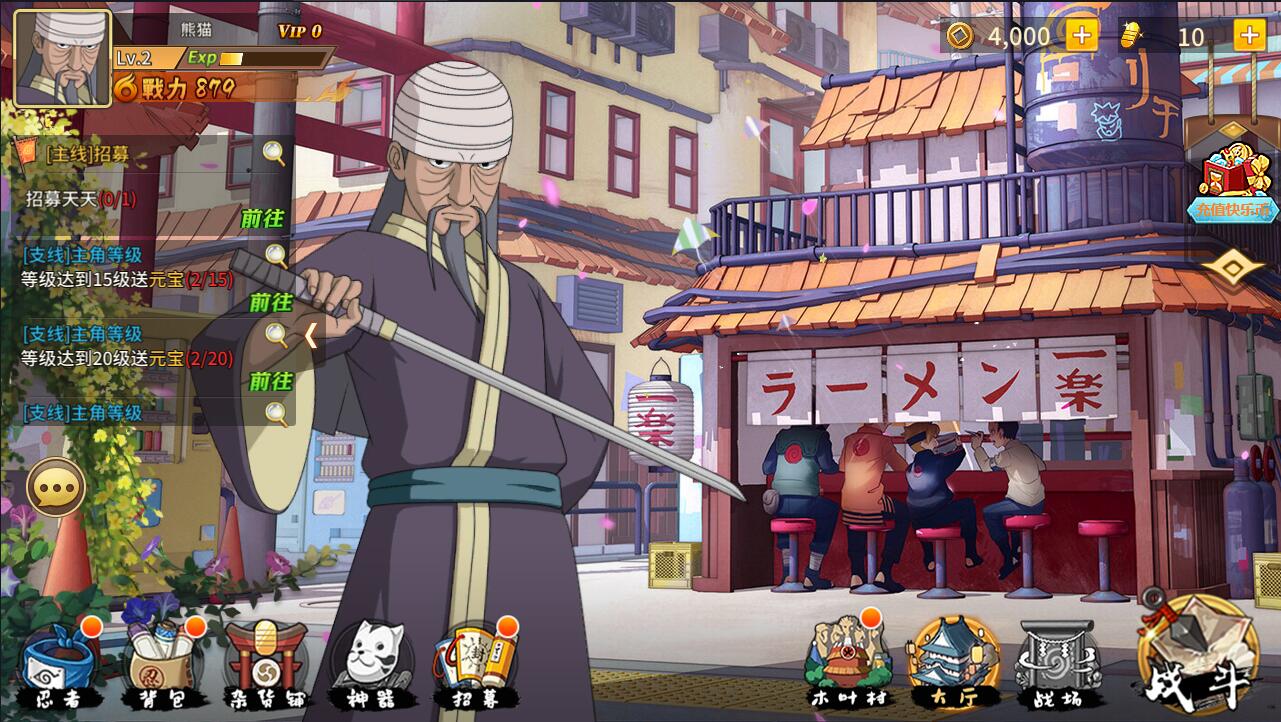
Task: Go to the 招募天天 main quest
Action: tap(263, 218)
